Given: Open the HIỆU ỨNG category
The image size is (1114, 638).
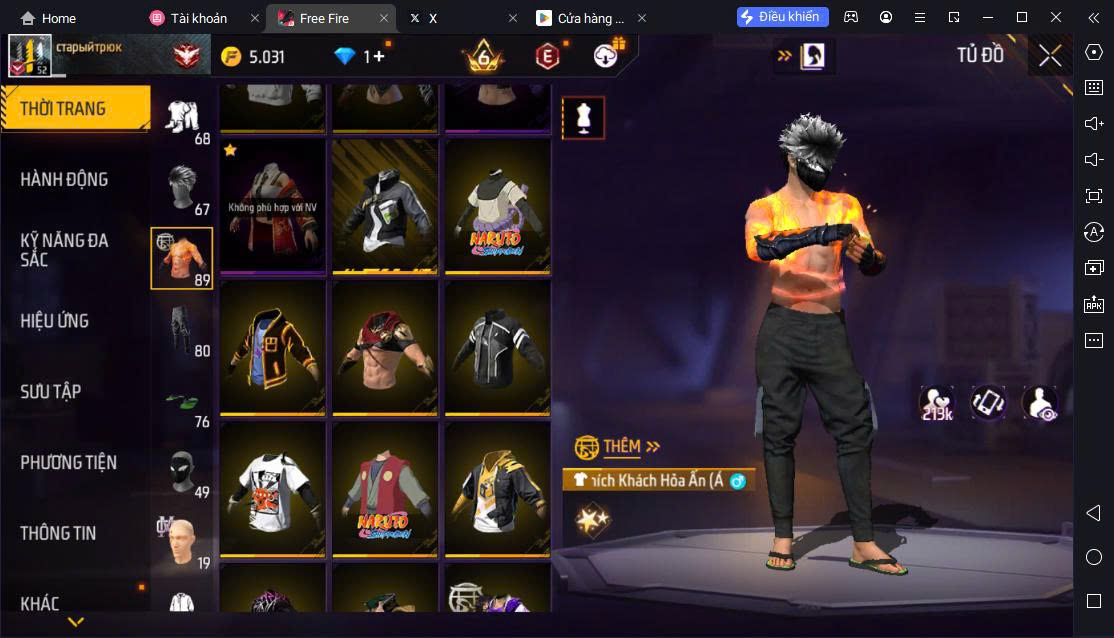Looking at the screenshot, I should 55,321.
